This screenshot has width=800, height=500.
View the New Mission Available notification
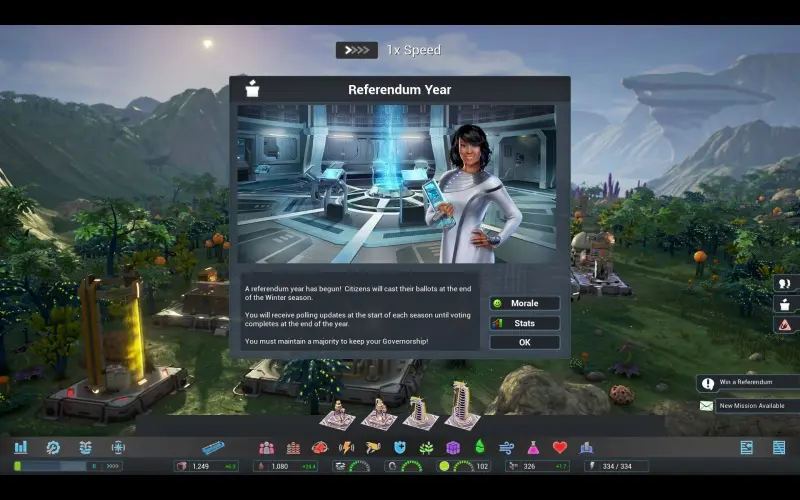pos(744,406)
